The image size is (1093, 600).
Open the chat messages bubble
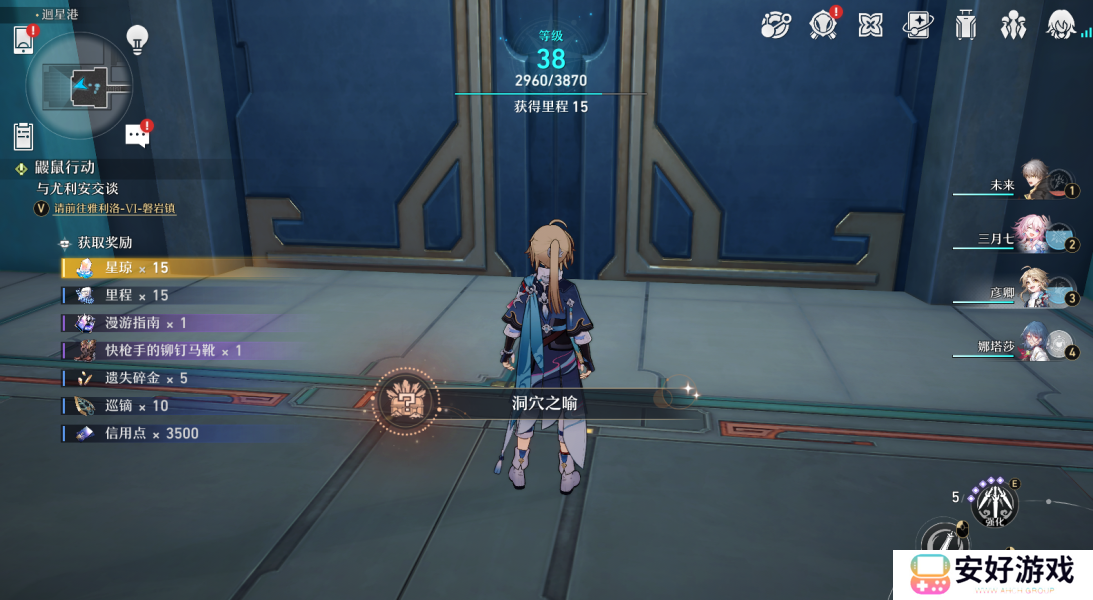[x=137, y=136]
